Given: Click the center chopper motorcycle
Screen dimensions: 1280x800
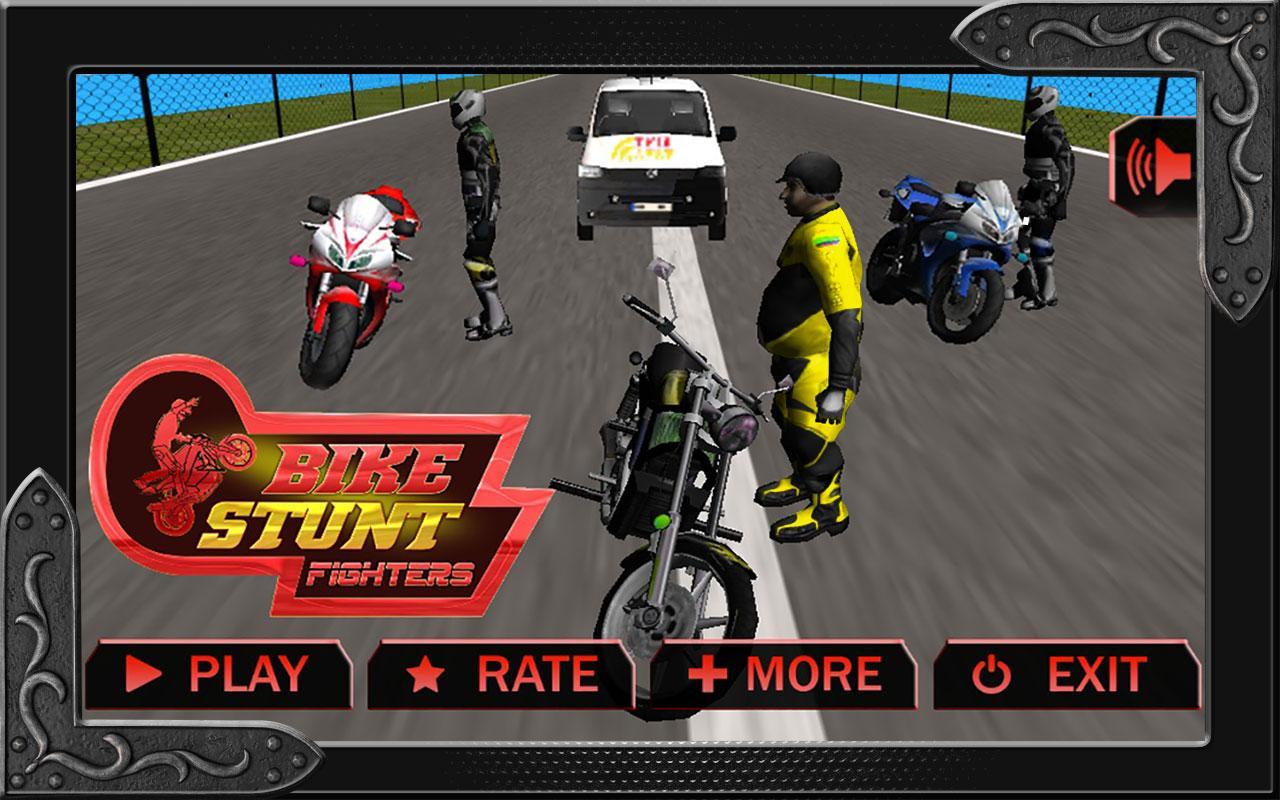Looking at the screenshot, I should tap(670, 460).
